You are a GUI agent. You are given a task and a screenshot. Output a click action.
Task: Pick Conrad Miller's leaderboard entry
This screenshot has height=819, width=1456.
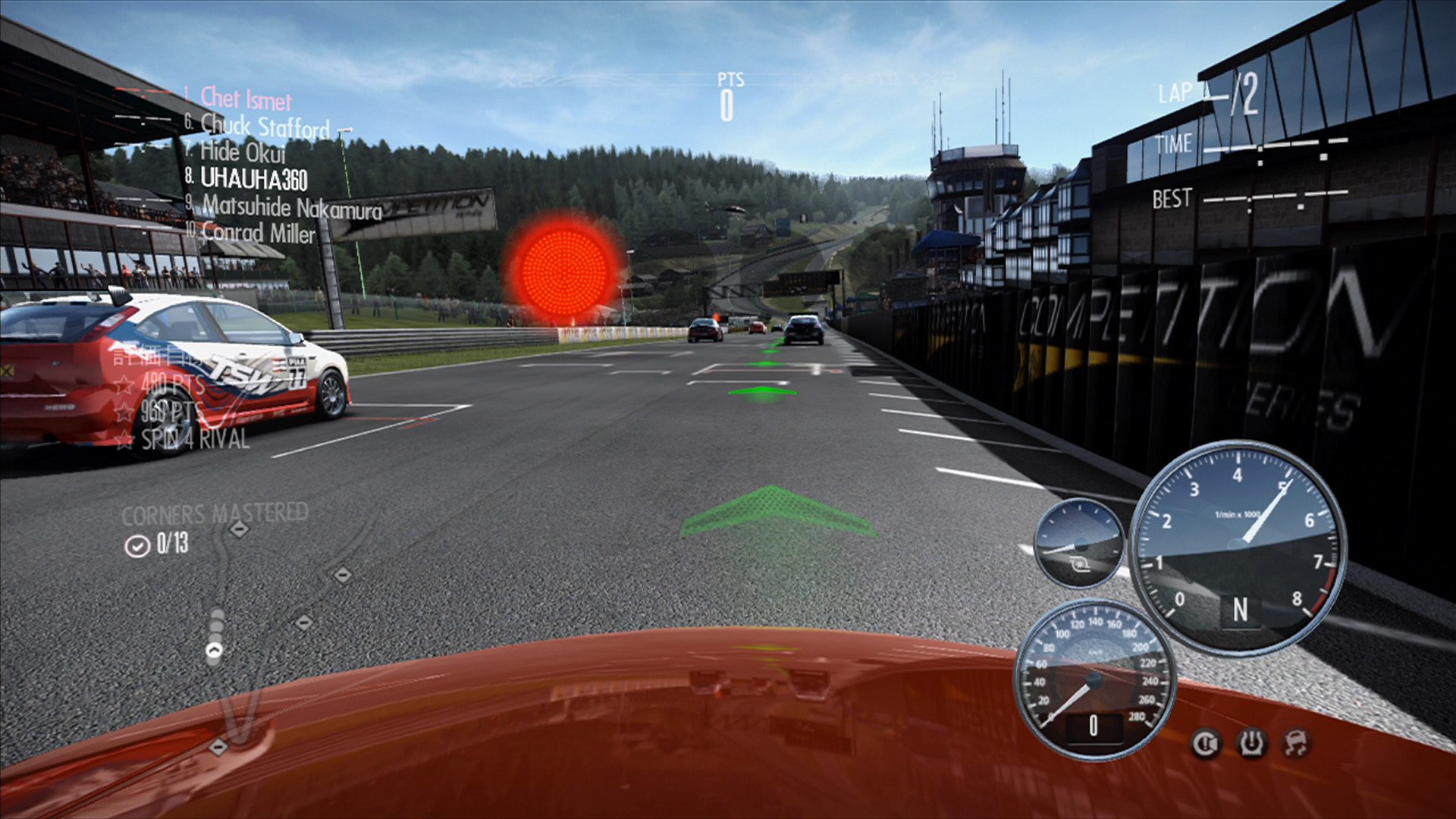258,233
